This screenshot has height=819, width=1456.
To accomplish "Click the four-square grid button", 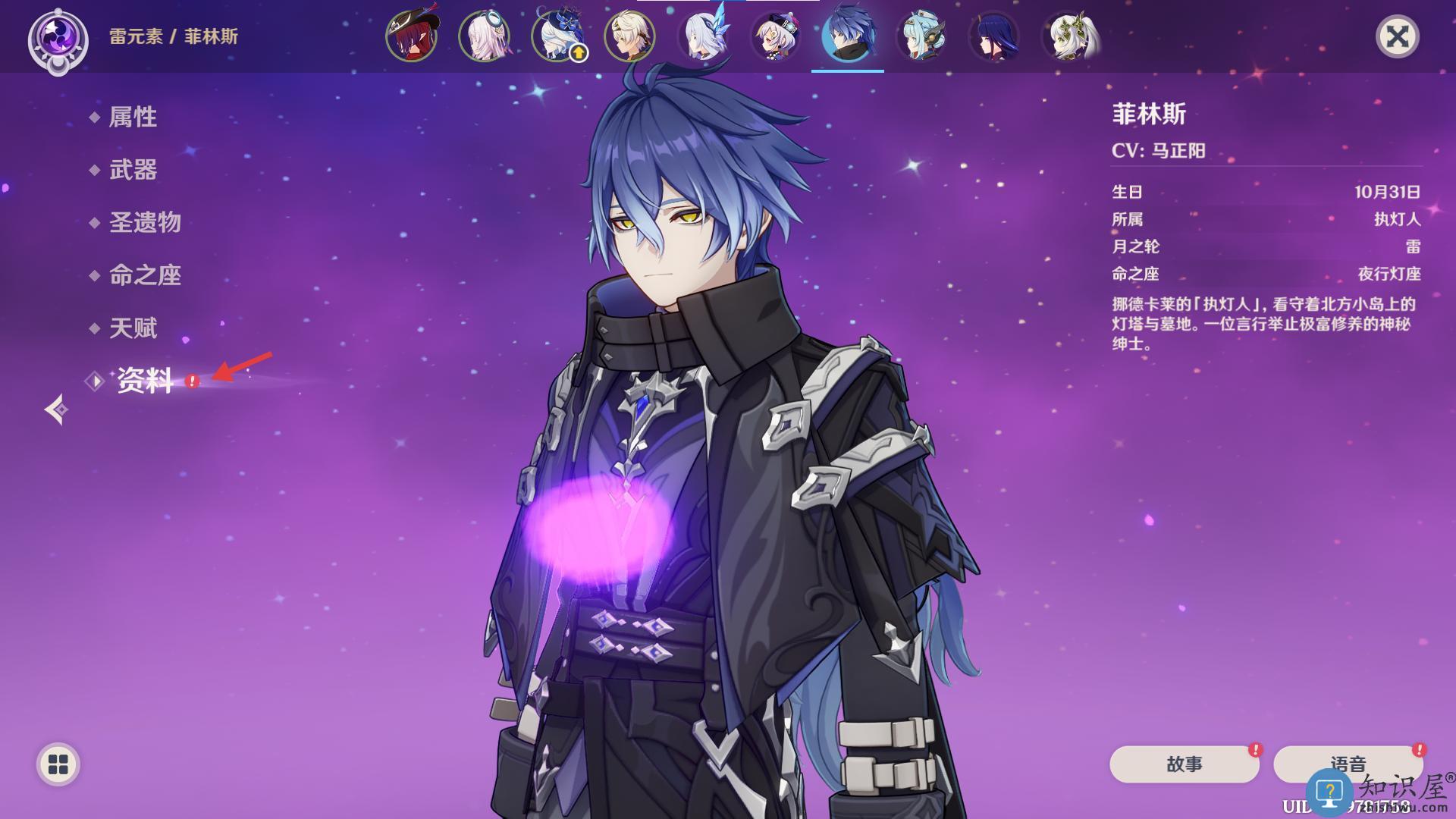I will click(58, 764).
